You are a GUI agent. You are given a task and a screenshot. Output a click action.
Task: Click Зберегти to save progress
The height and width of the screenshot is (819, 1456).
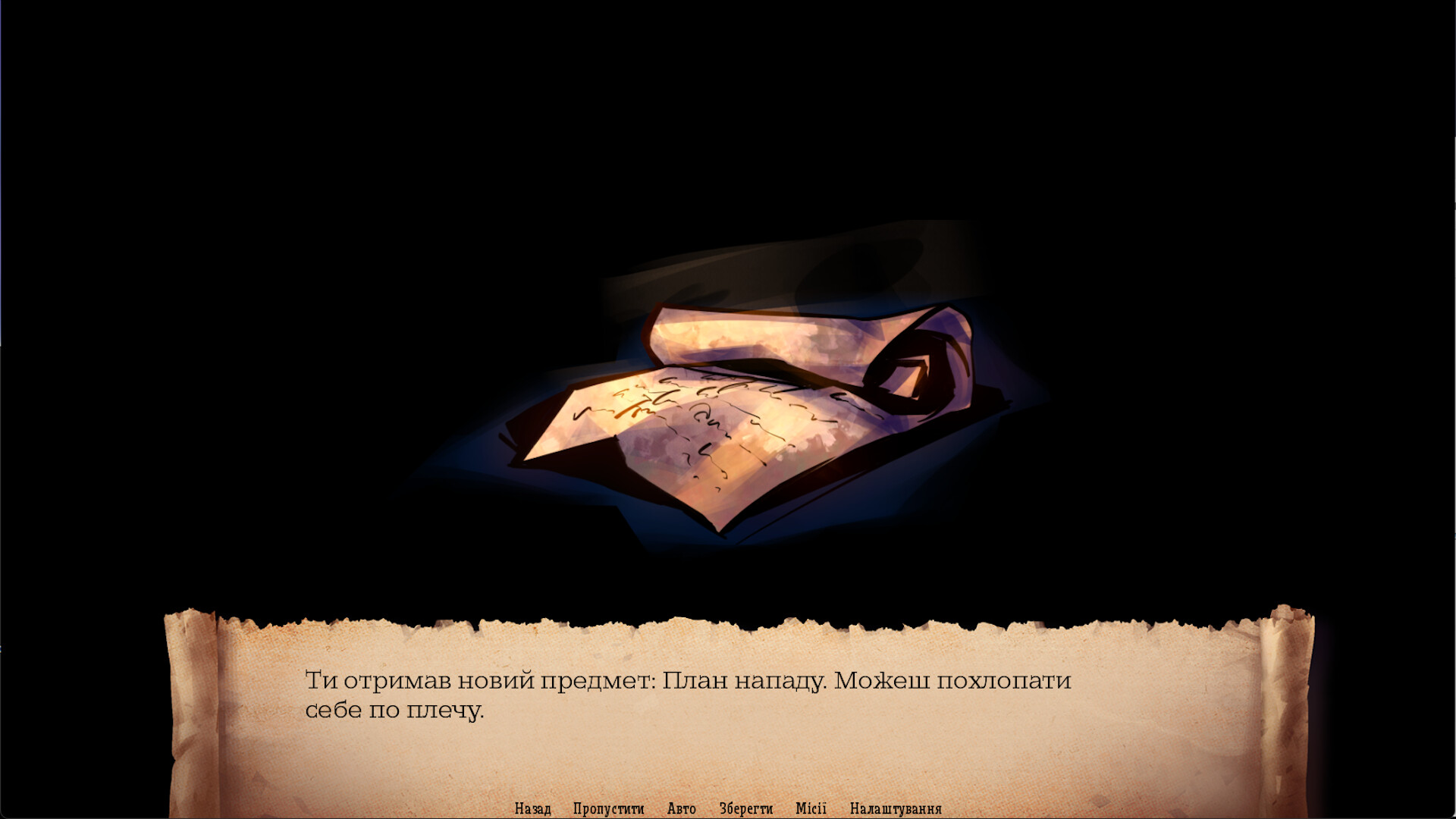point(745,808)
